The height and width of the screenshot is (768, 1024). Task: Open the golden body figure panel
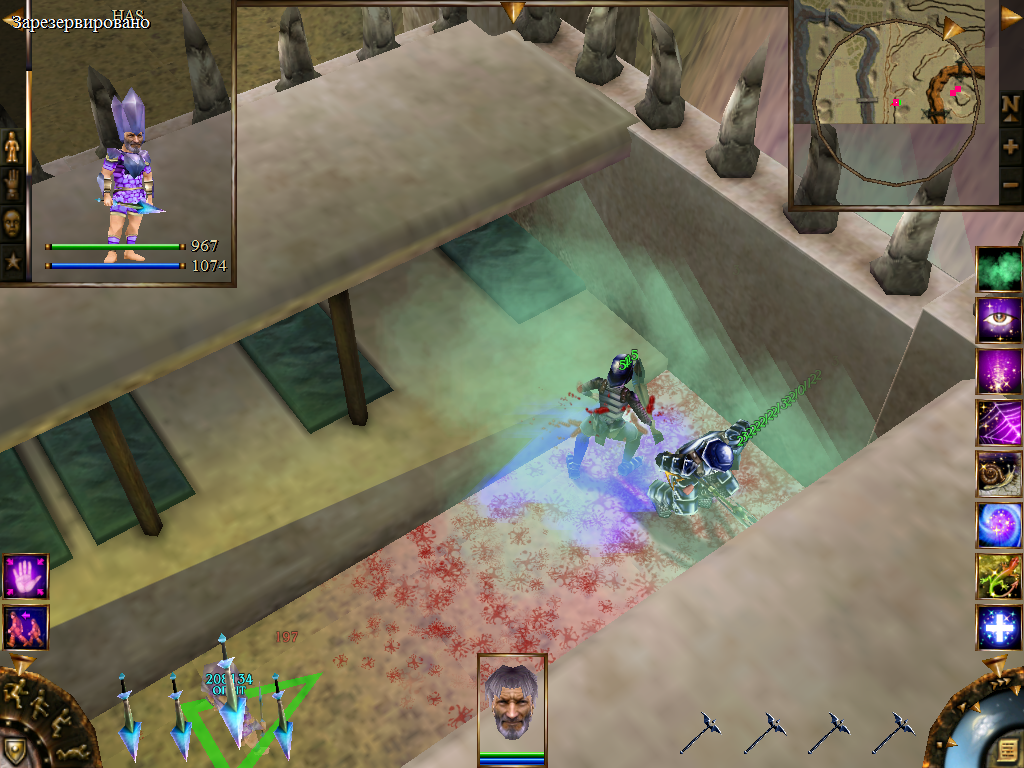(x=12, y=147)
